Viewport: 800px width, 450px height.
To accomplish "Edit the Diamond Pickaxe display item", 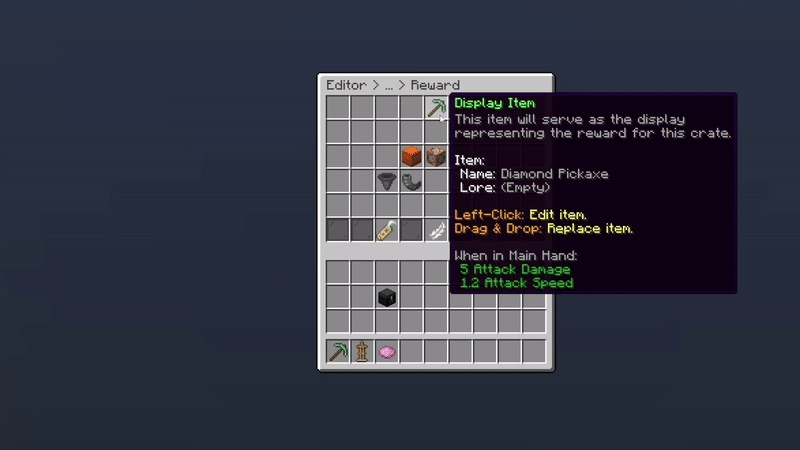I will point(436,107).
